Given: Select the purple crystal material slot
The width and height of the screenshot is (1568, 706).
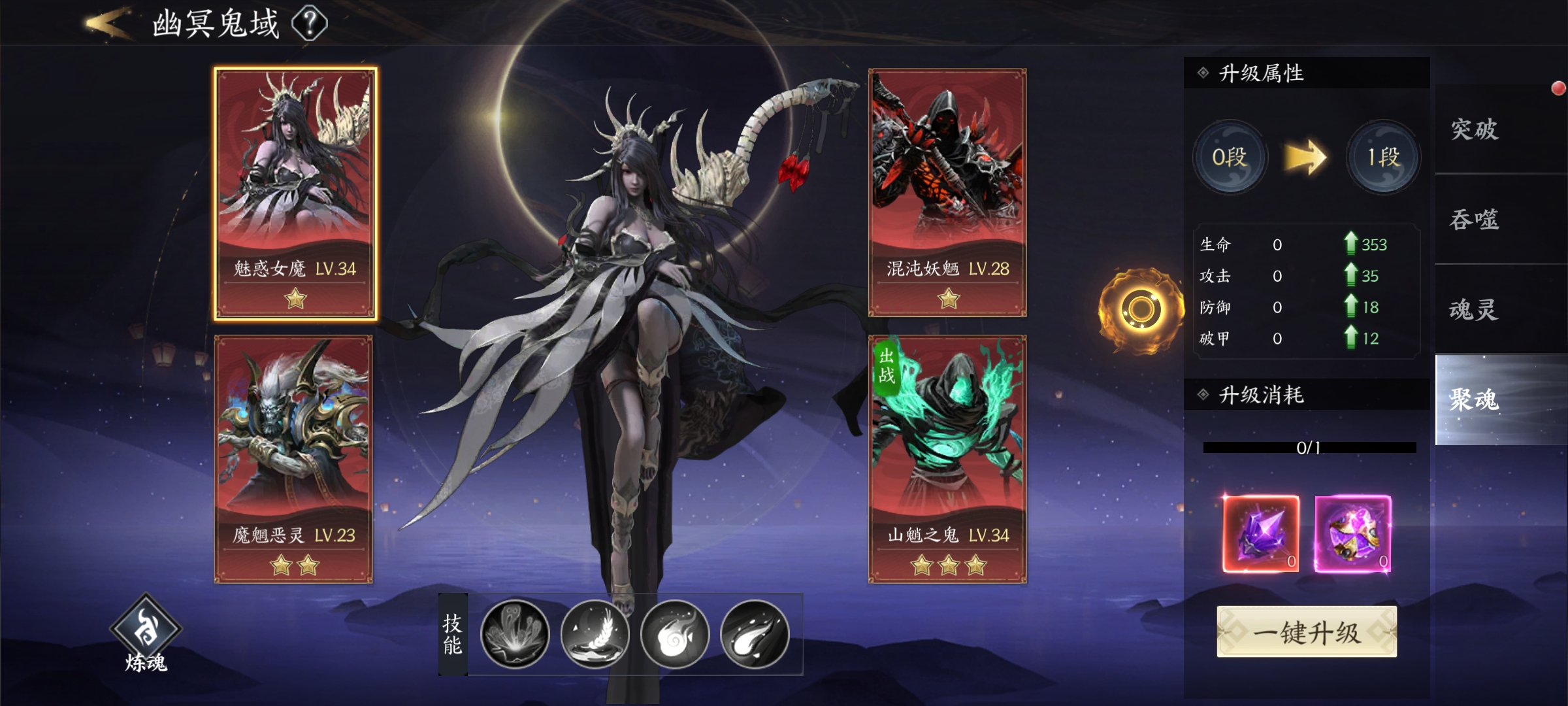Looking at the screenshot, I should (1261, 534).
